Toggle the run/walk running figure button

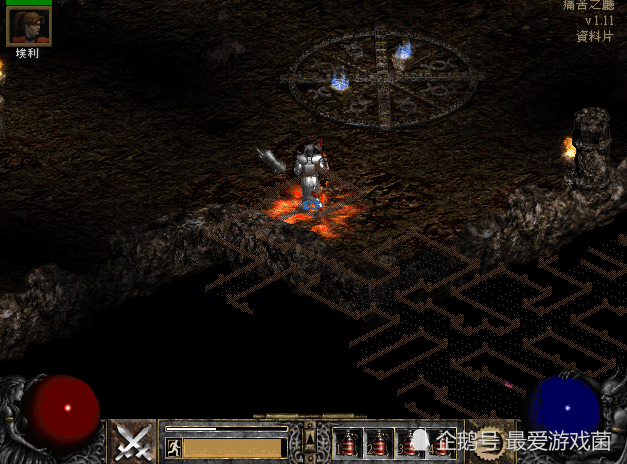pos(173,447)
